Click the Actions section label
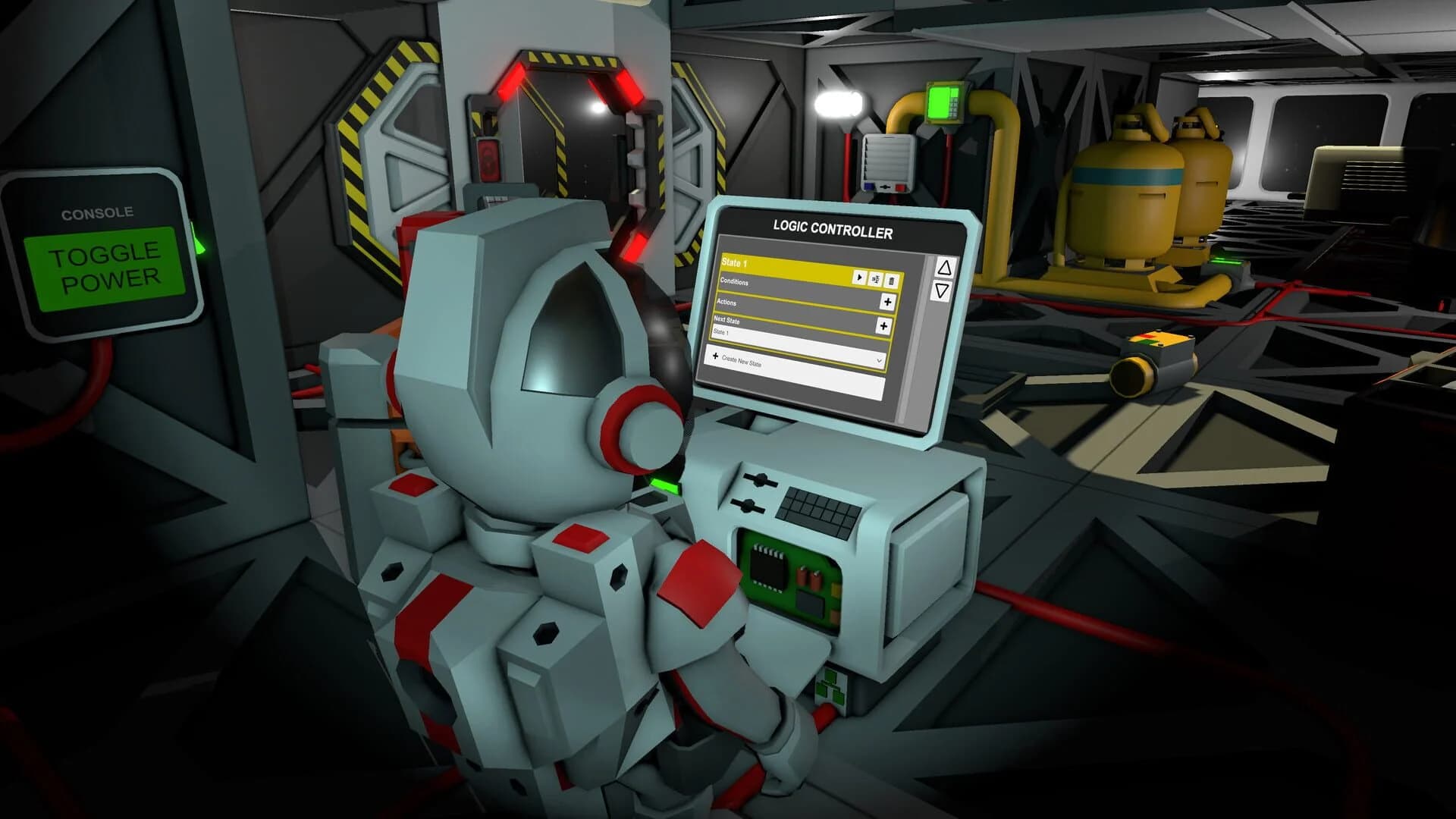 click(x=727, y=303)
